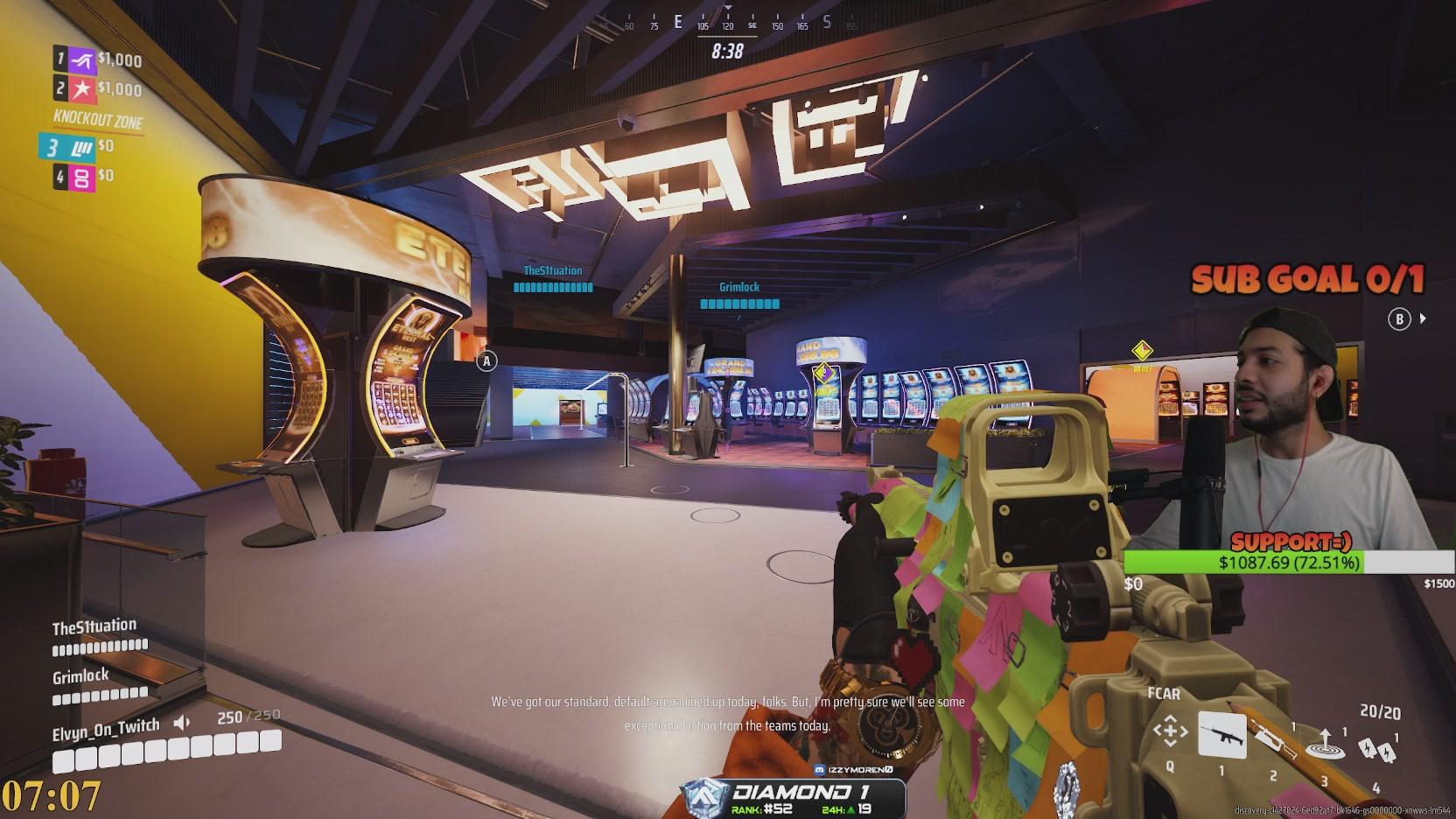Select Grimlock's nameplate tab

pos(79,675)
